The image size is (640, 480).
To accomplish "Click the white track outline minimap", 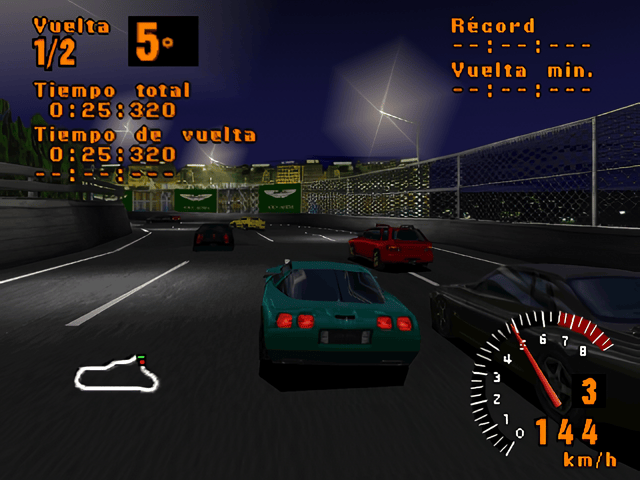I will coord(117,374).
